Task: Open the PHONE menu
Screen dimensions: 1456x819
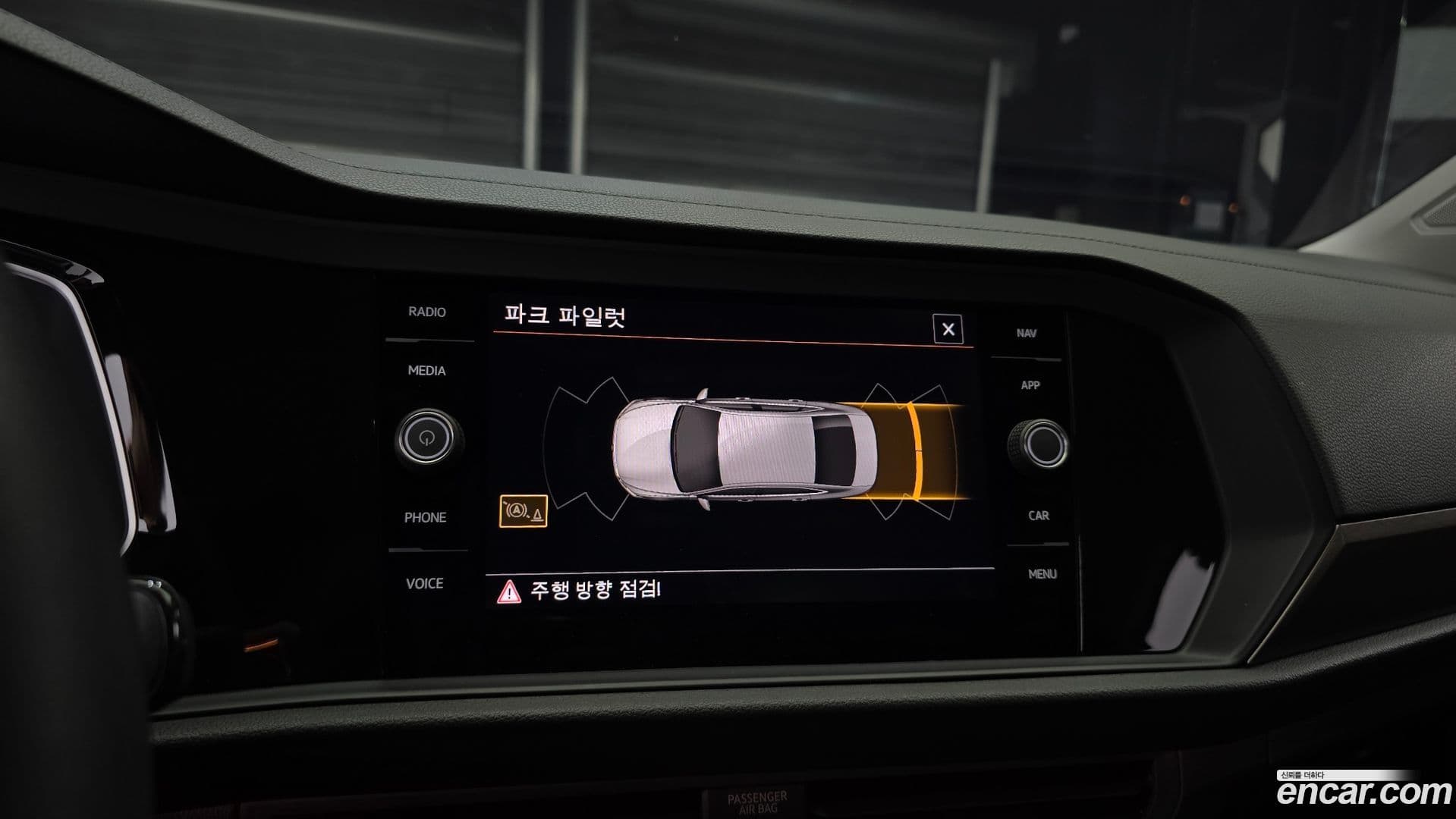Action: (x=426, y=519)
